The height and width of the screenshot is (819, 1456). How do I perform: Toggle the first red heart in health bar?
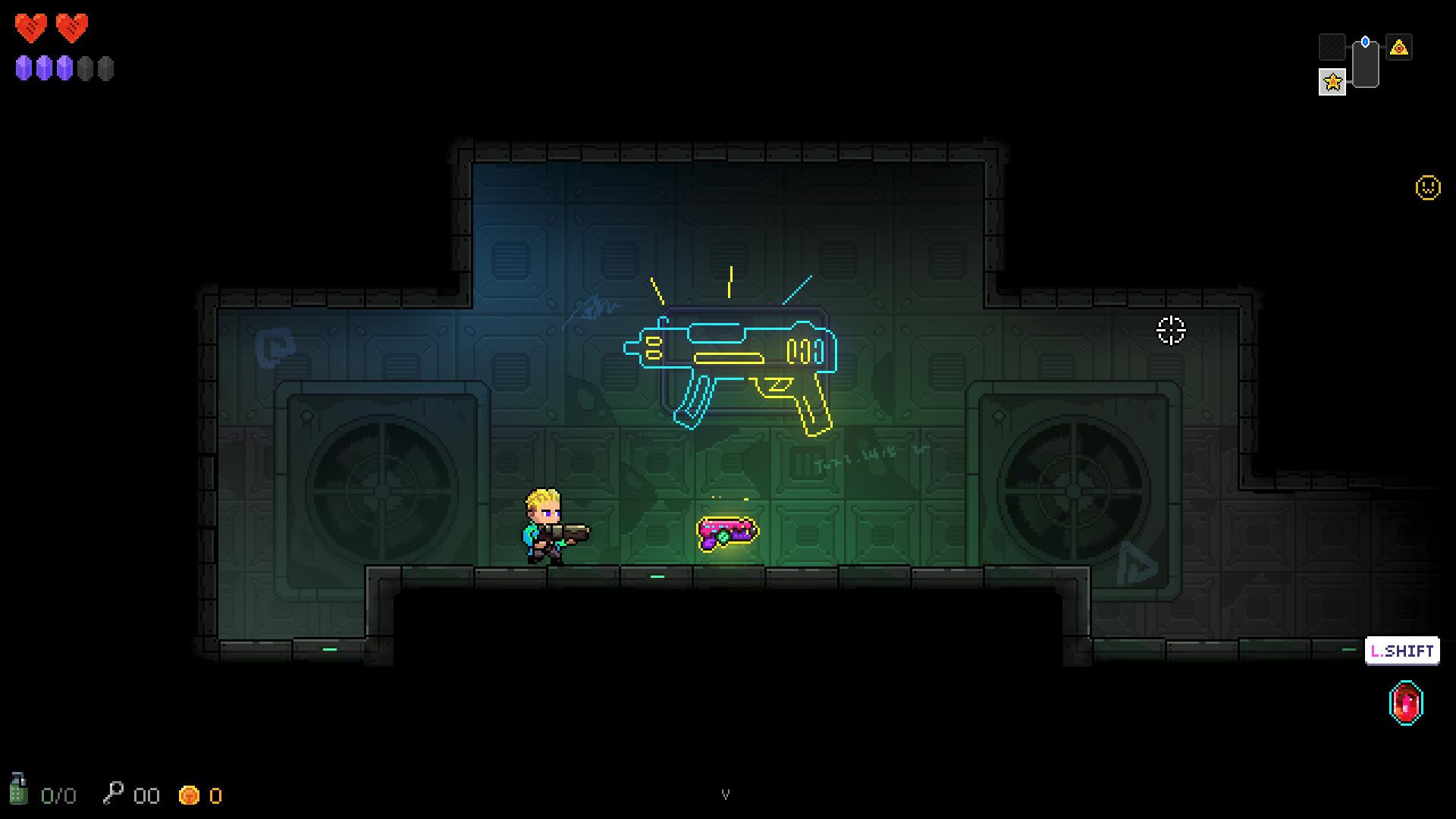pos(31,27)
